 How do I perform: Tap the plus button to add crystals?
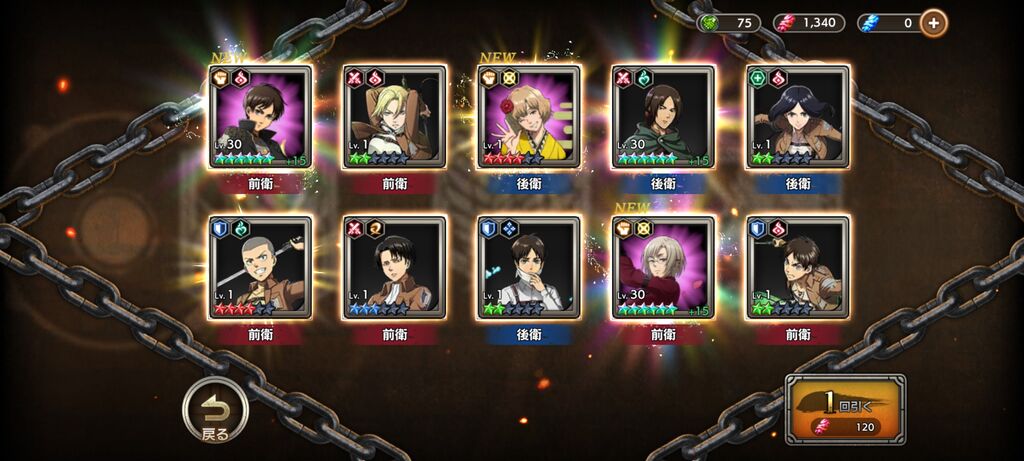tap(934, 22)
